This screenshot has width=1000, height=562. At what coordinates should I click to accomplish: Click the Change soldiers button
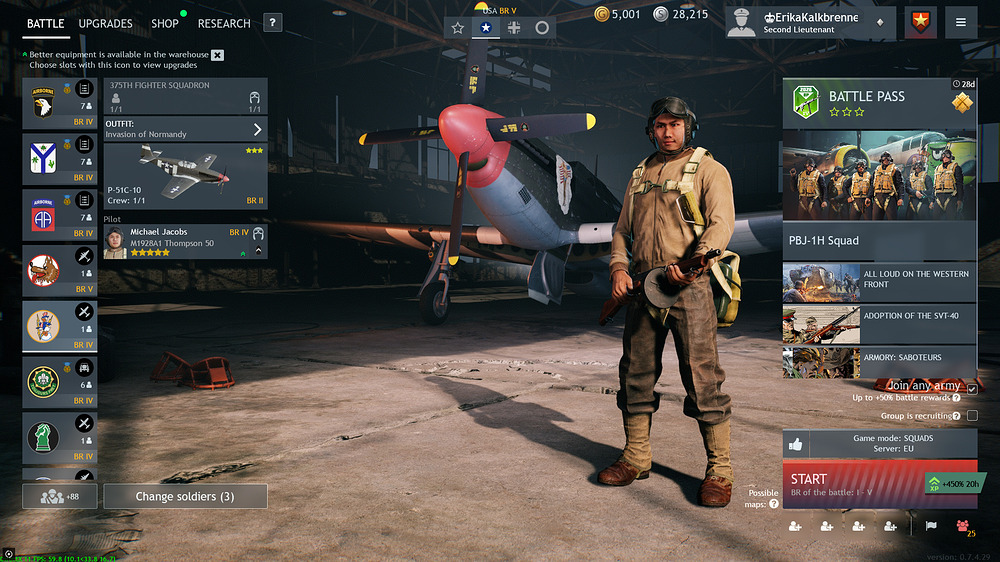pyautogui.click(x=185, y=496)
